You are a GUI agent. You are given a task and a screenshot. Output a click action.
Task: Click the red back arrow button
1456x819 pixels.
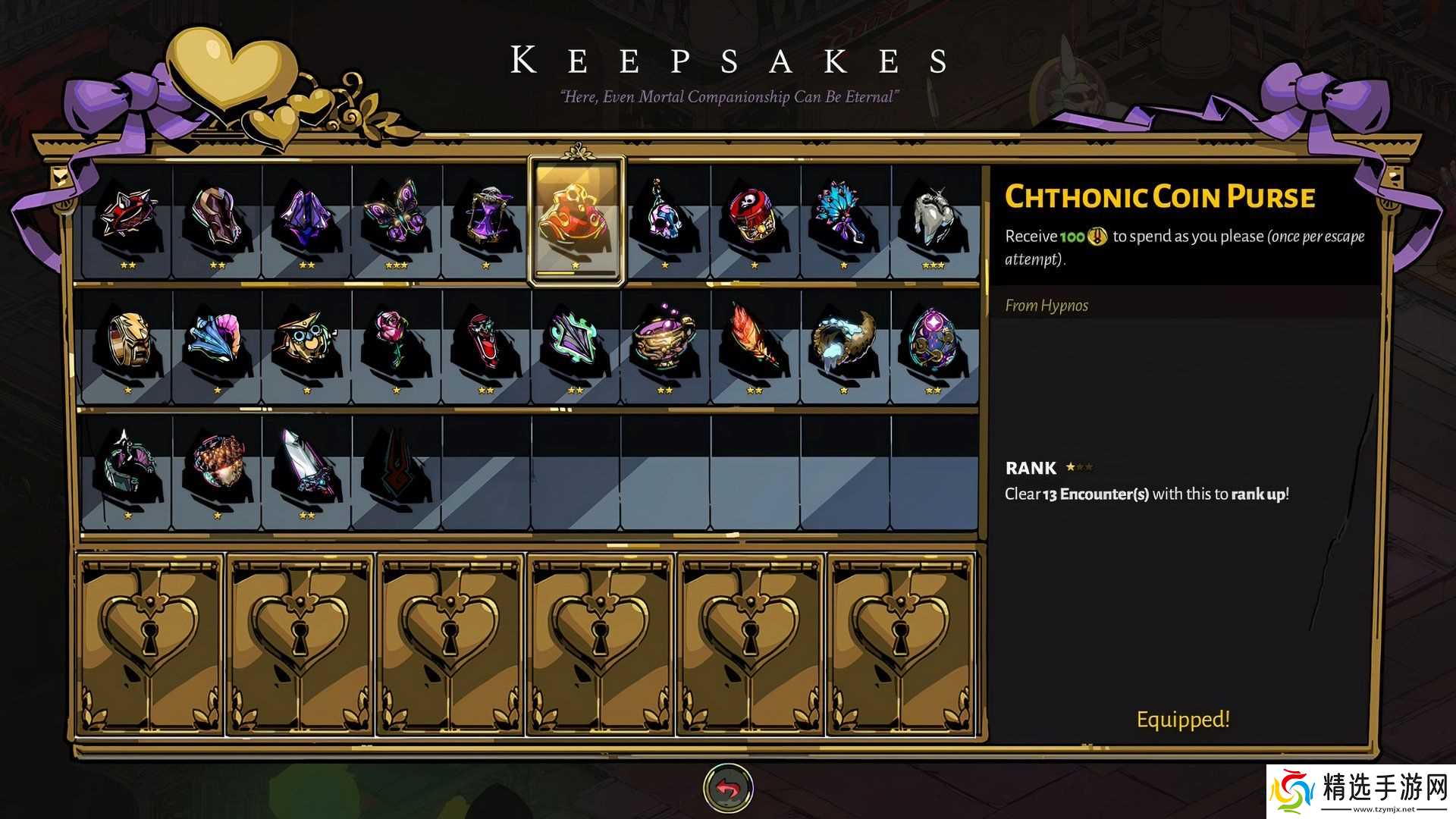coord(728,789)
